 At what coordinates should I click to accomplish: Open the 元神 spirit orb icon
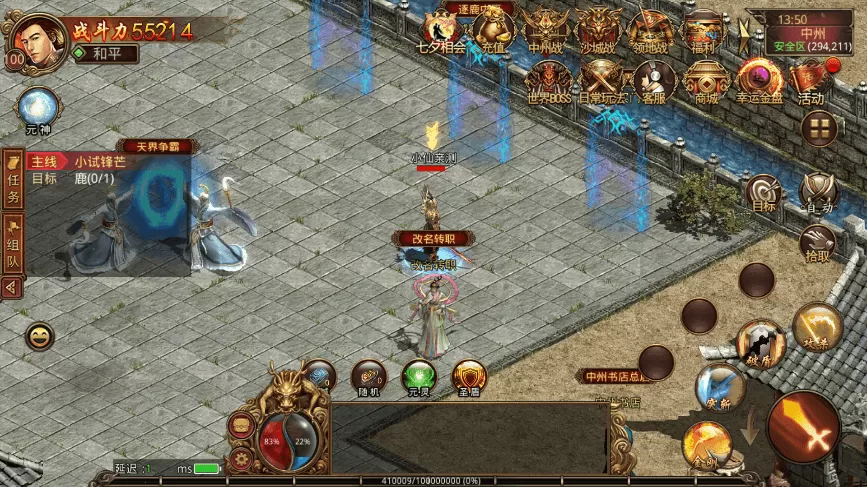(37, 108)
